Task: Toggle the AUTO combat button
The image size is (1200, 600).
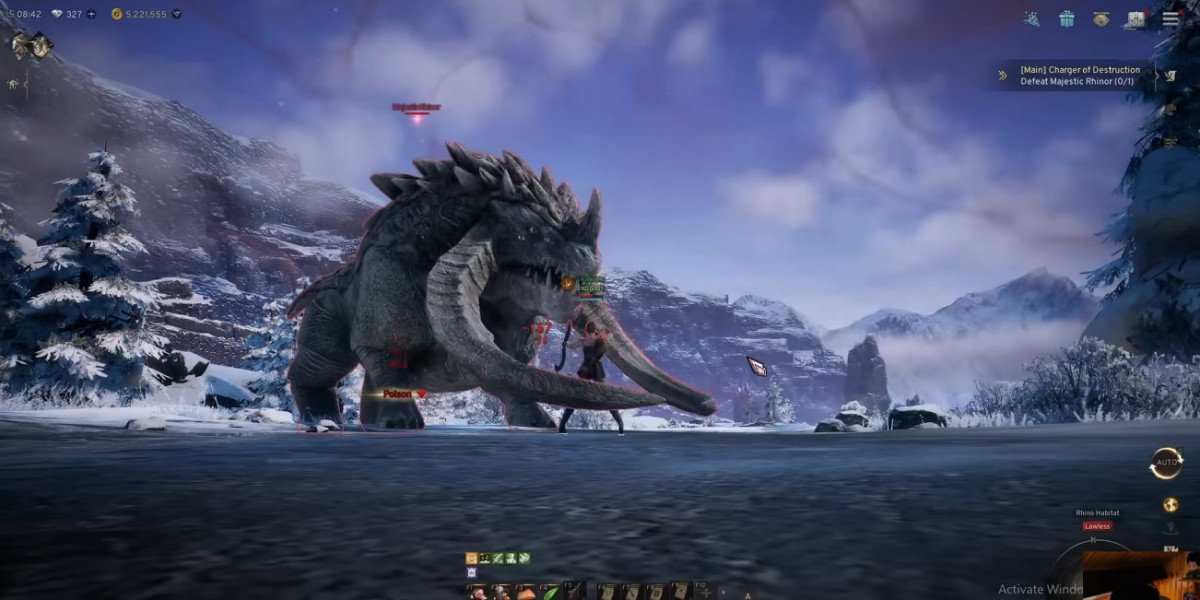Action: (1166, 463)
